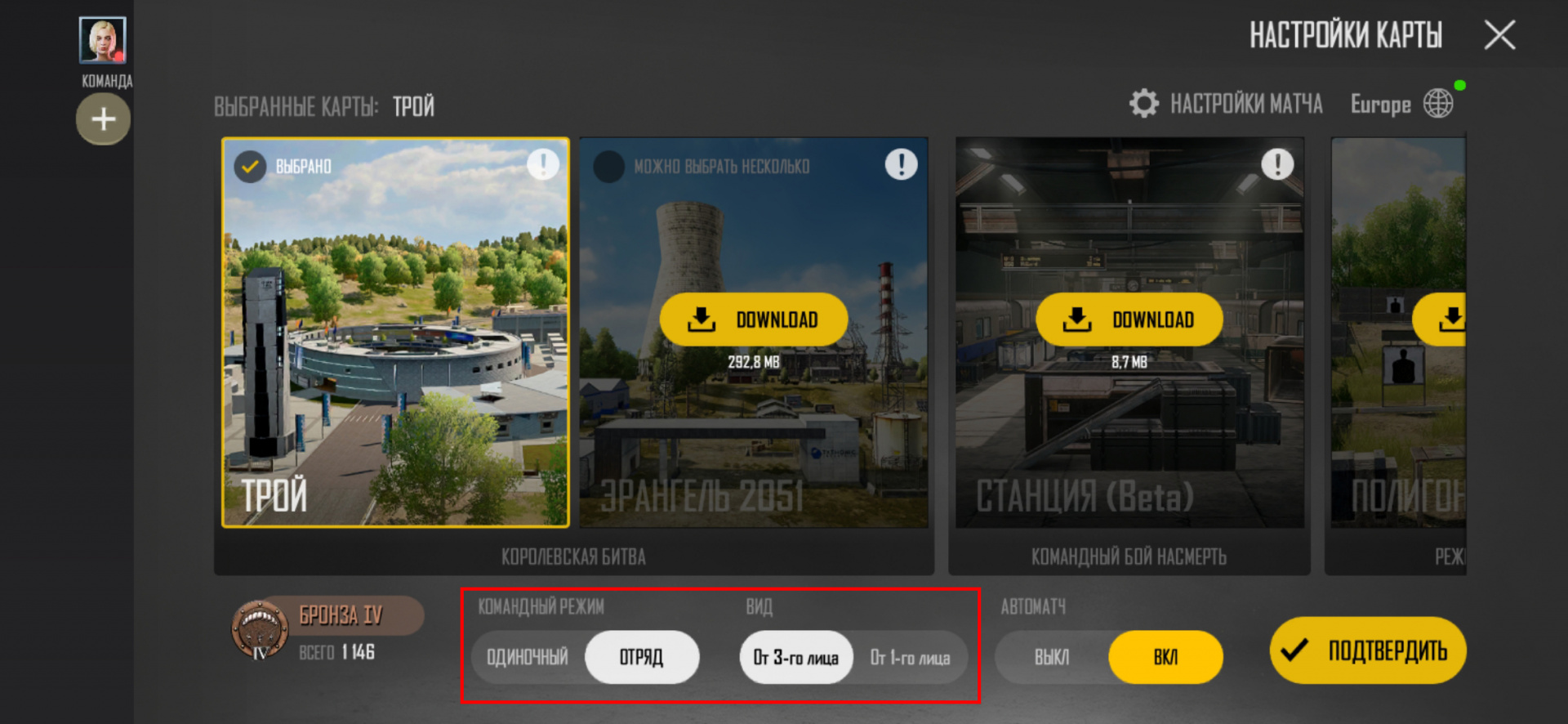Click the plus icon to invite a teammate
This screenshot has width=1568, height=724.
(x=103, y=119)
